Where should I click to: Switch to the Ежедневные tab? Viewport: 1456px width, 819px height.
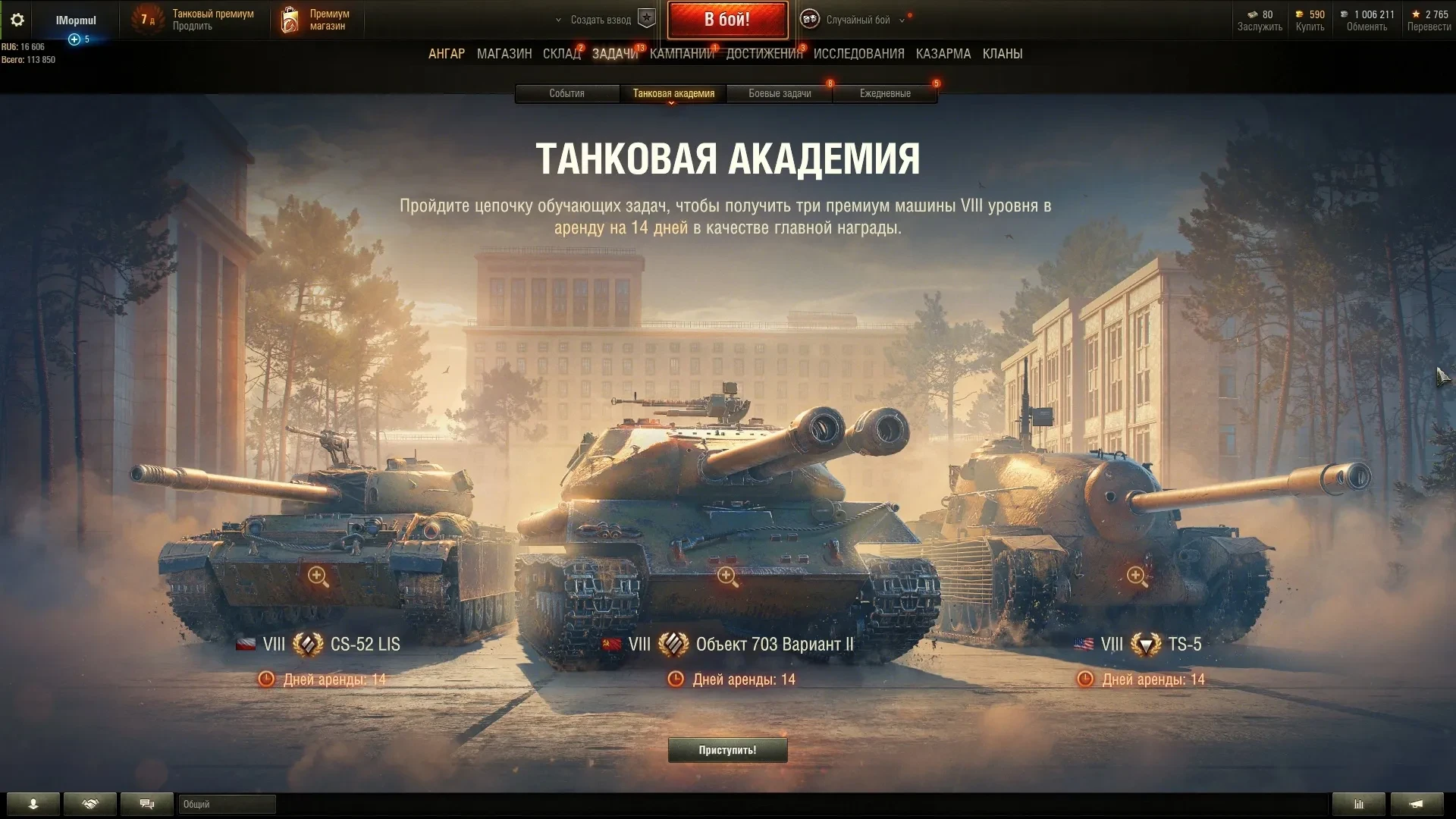click(885, 93)
